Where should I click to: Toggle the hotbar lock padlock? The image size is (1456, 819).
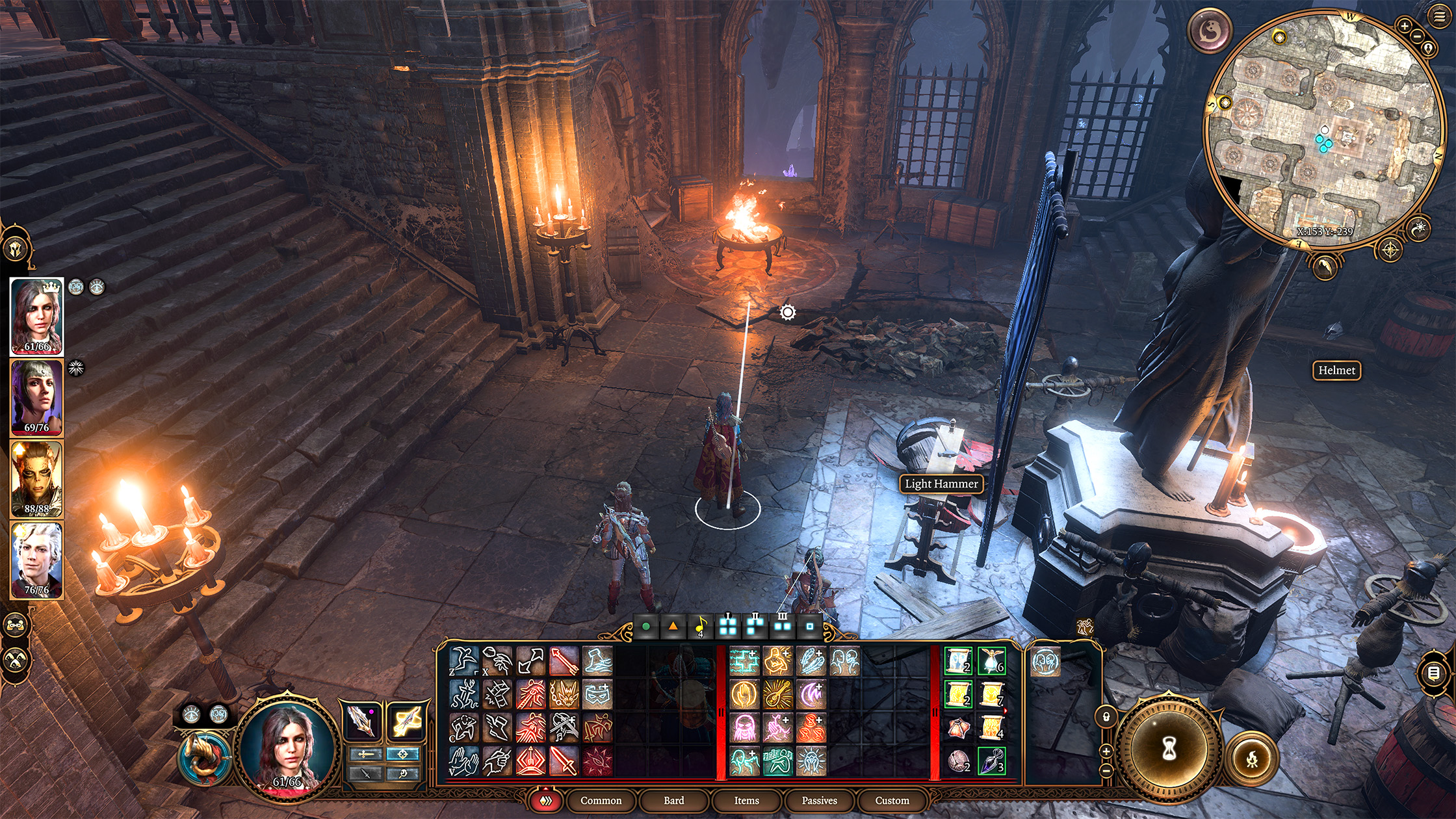point(1106,718)
